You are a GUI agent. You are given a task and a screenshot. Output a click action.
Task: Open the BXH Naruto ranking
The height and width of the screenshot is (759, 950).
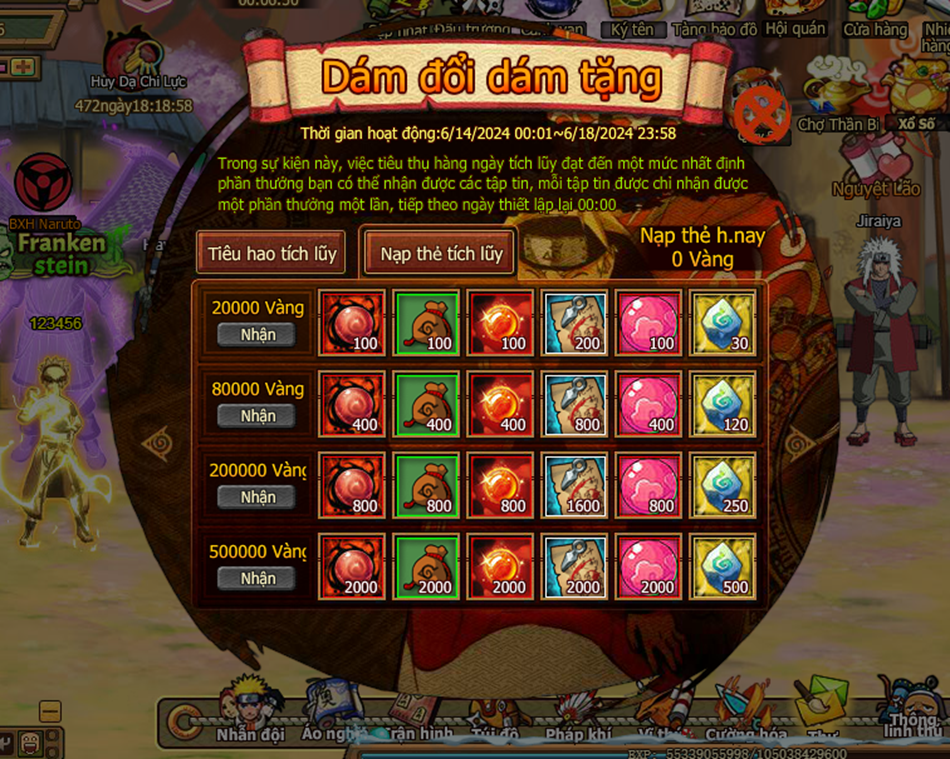click(44, 190)
